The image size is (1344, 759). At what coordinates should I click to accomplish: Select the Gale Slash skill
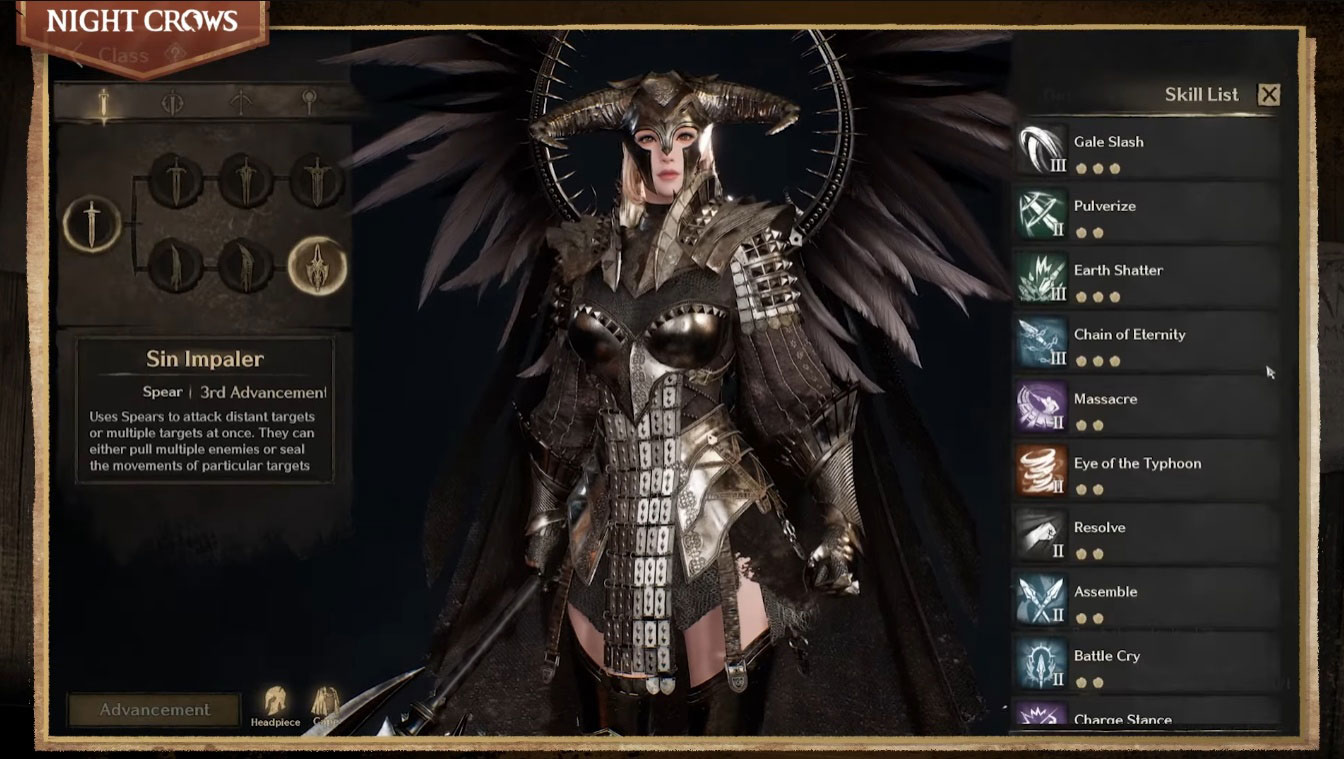pyautogui.click(x=1146, y=150)
